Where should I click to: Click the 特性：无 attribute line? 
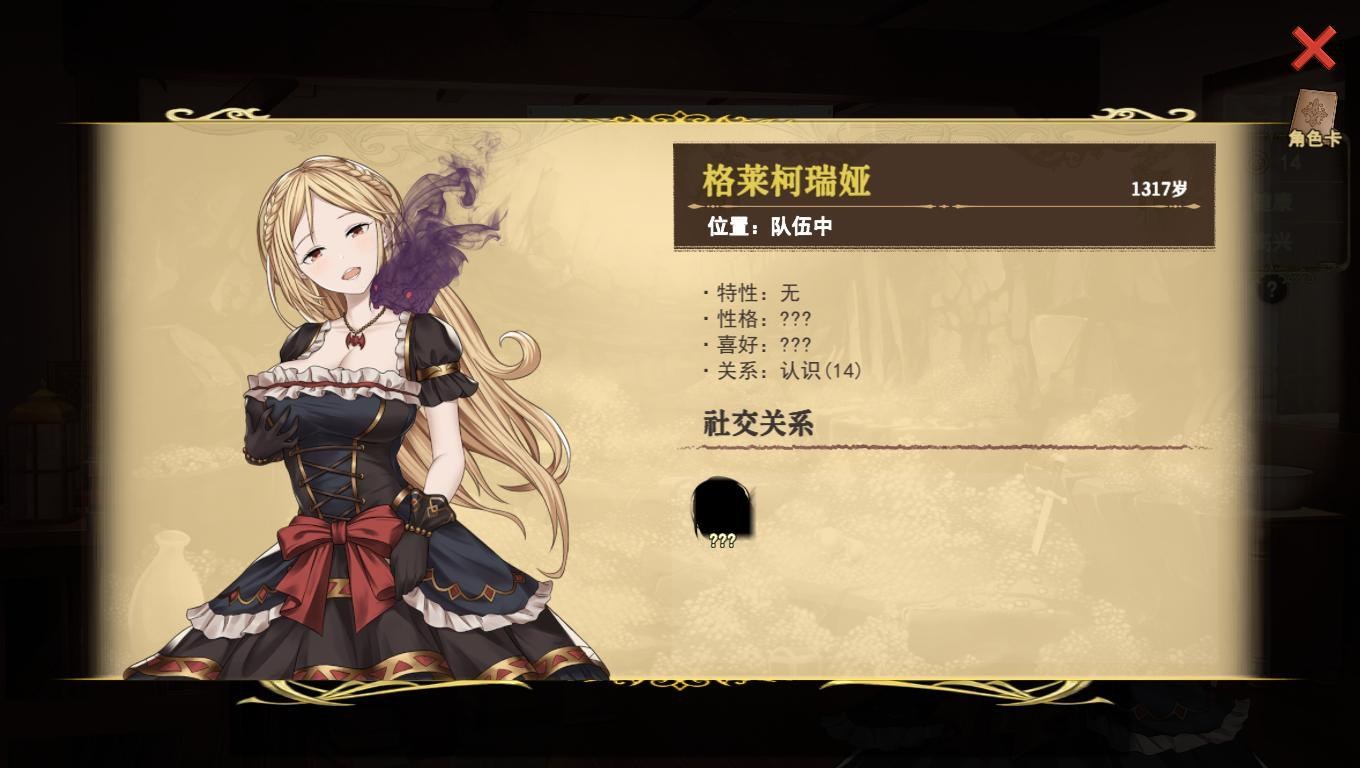[752, 293]
